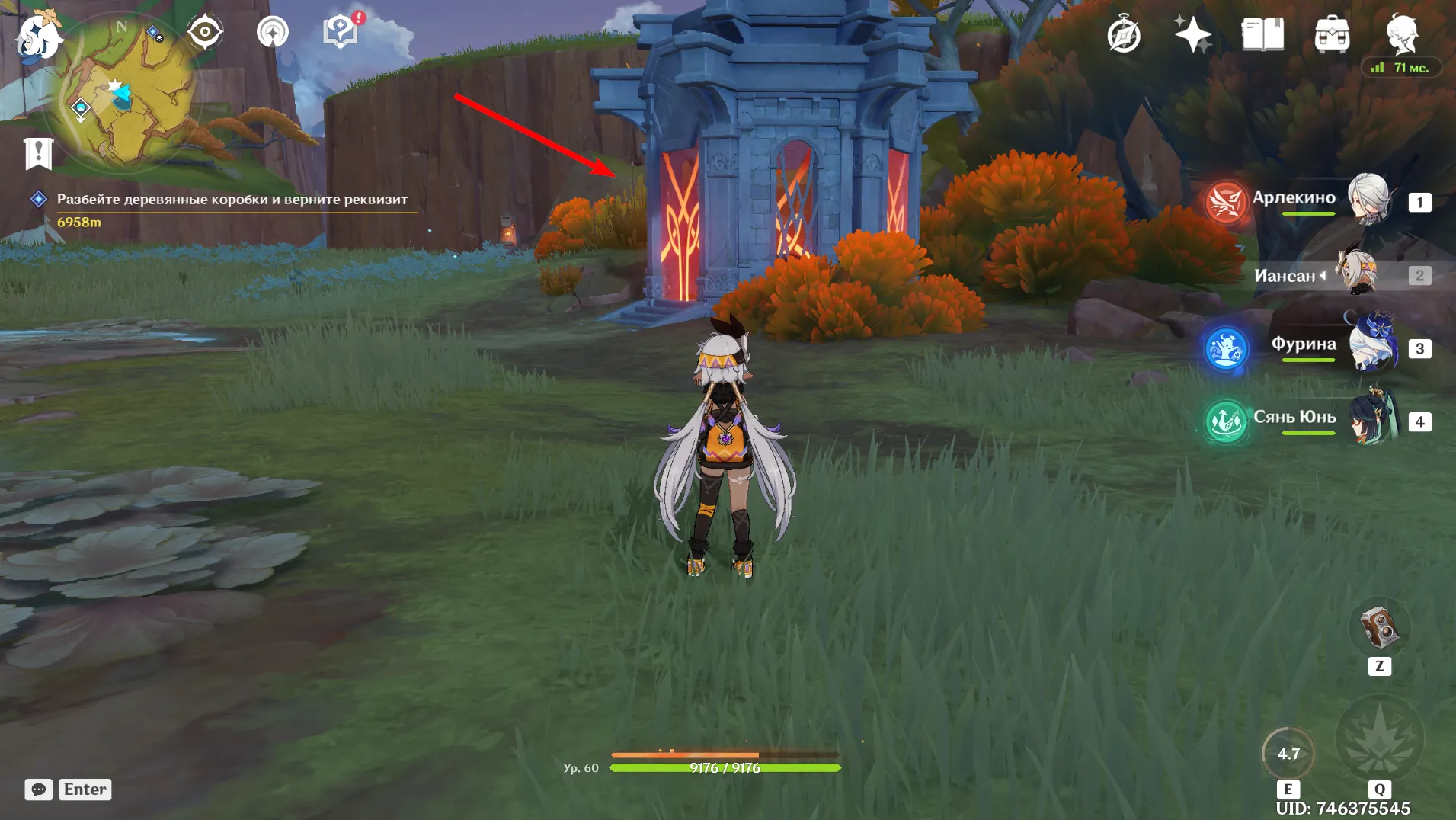Viewport: 1456px width, 820px height.
Task: Expand Иансан's collapsed party entry chevron
Action: (x=1323, y=276)
